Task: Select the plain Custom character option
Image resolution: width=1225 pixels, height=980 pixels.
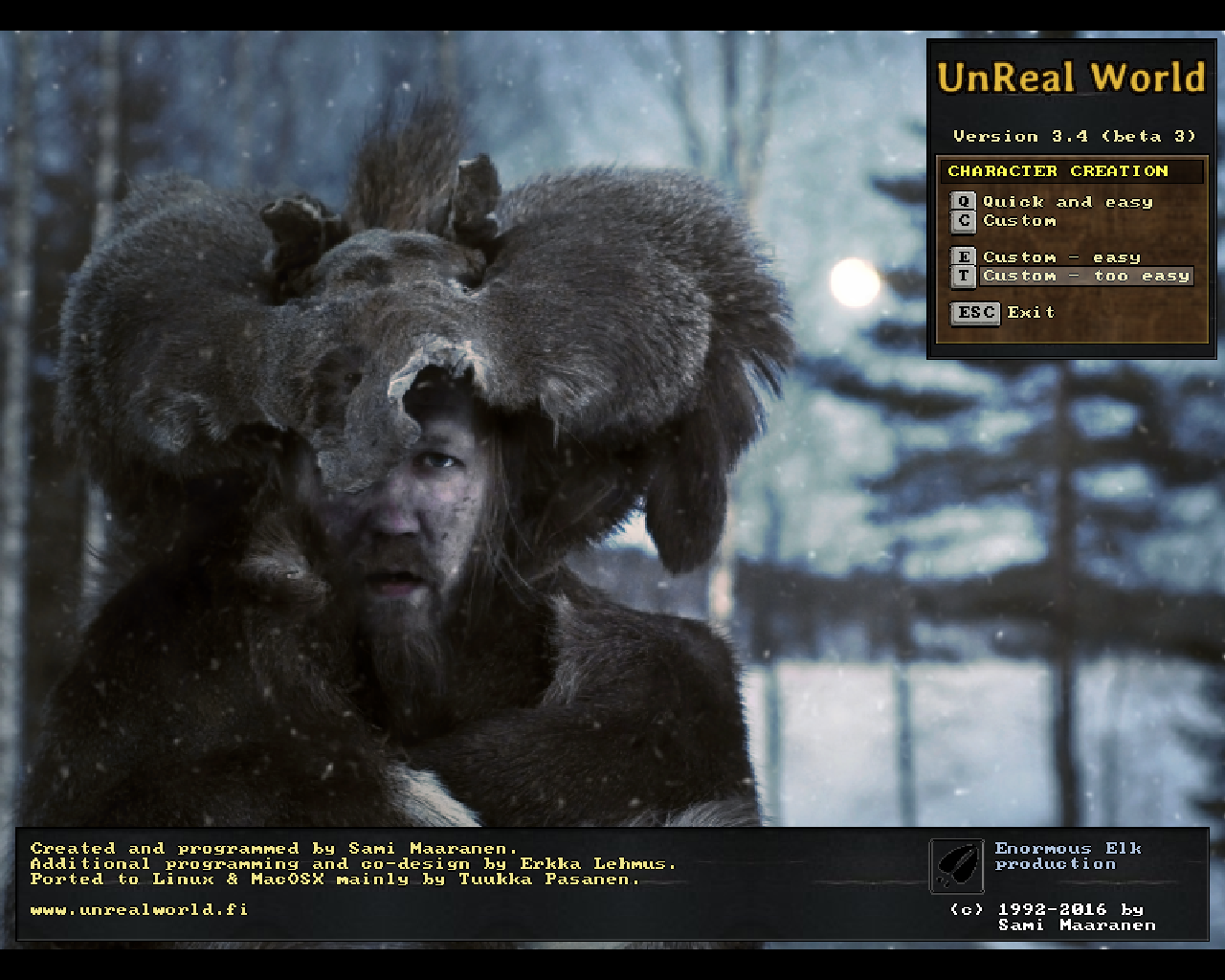Action: coord(1019,221)
